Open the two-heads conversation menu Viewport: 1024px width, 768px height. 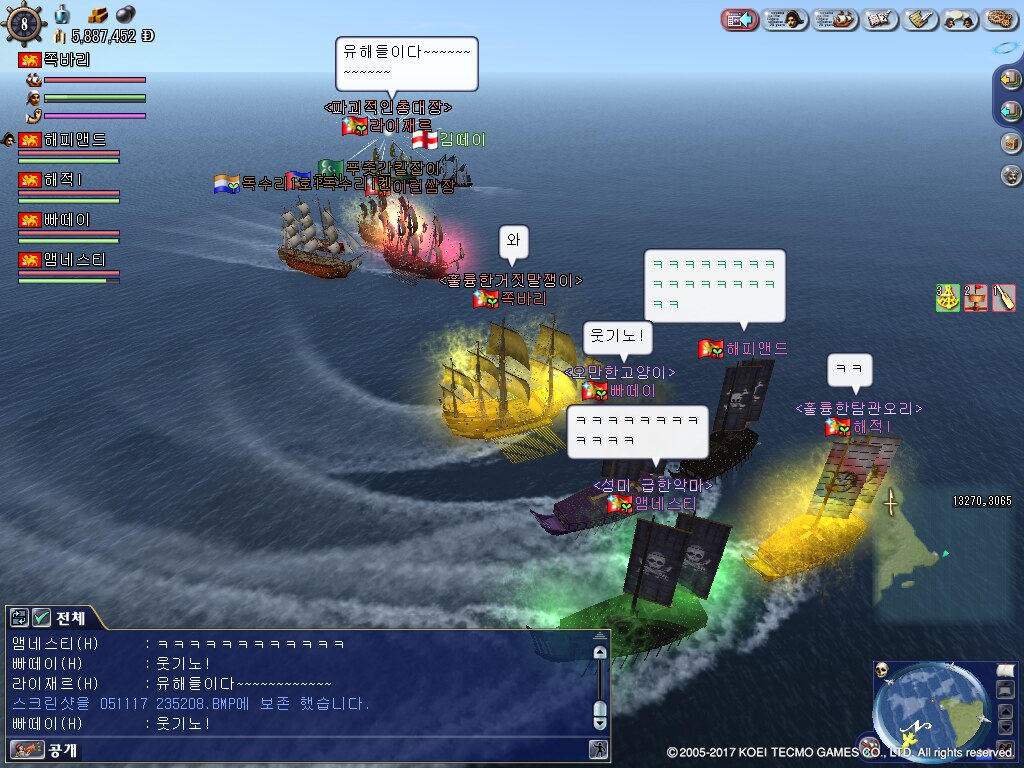coord(960,19)
